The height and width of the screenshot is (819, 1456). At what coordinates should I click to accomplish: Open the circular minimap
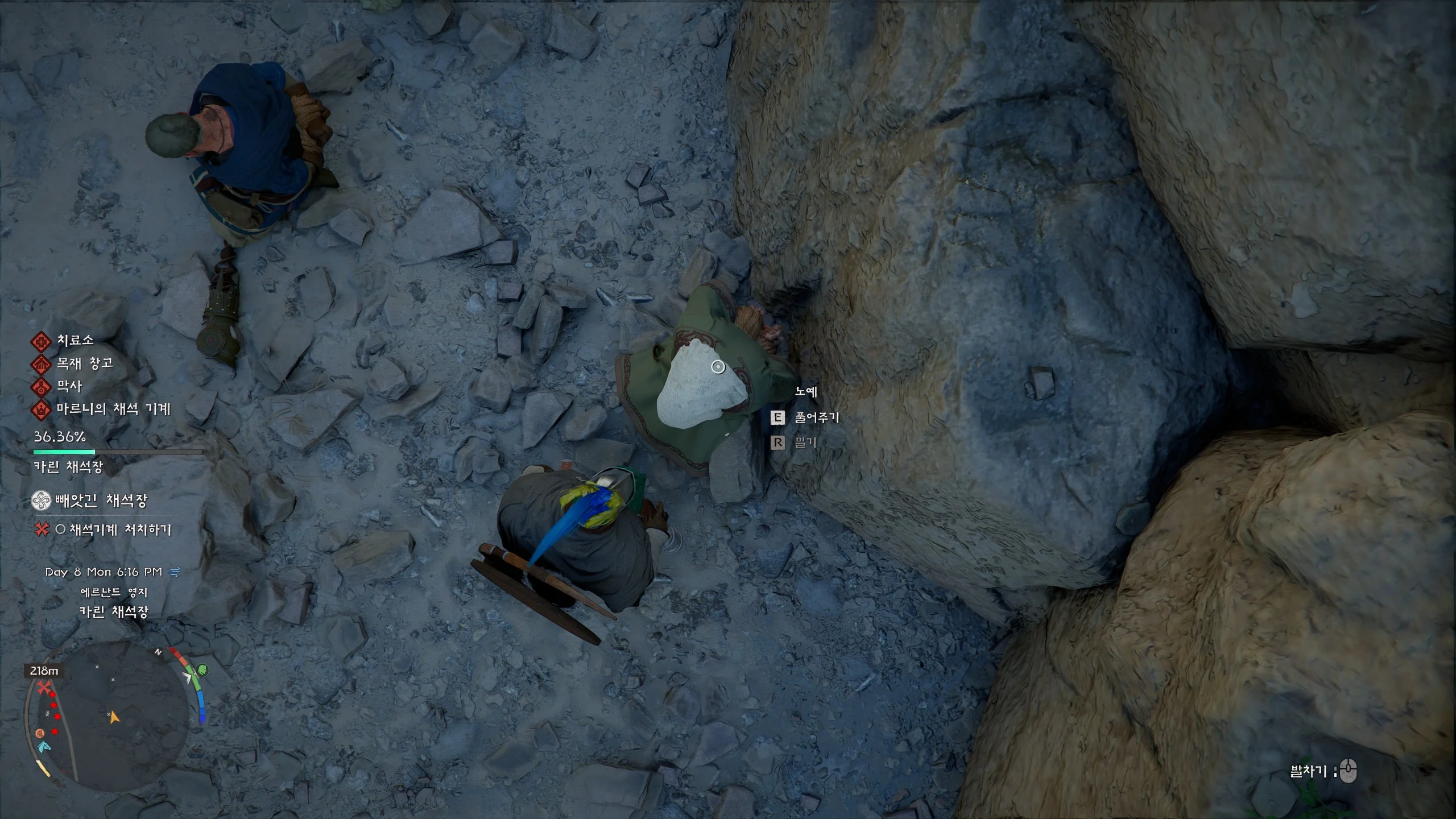point(108,717)
